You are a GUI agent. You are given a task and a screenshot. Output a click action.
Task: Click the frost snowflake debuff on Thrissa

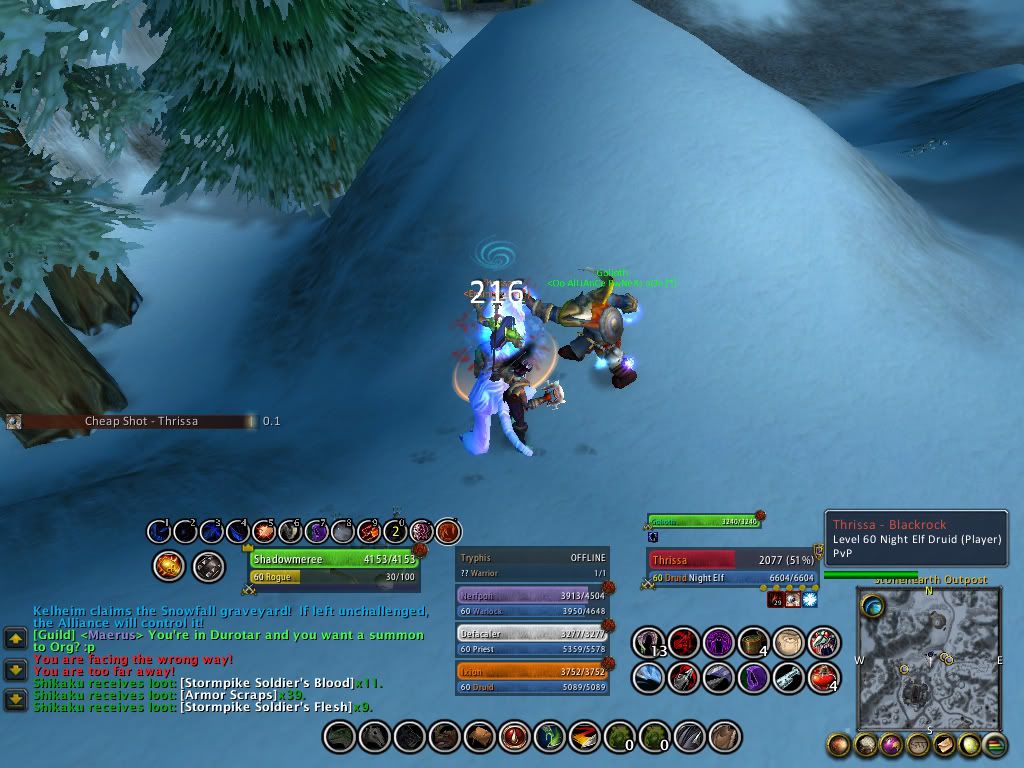click(x=808, y=599)
